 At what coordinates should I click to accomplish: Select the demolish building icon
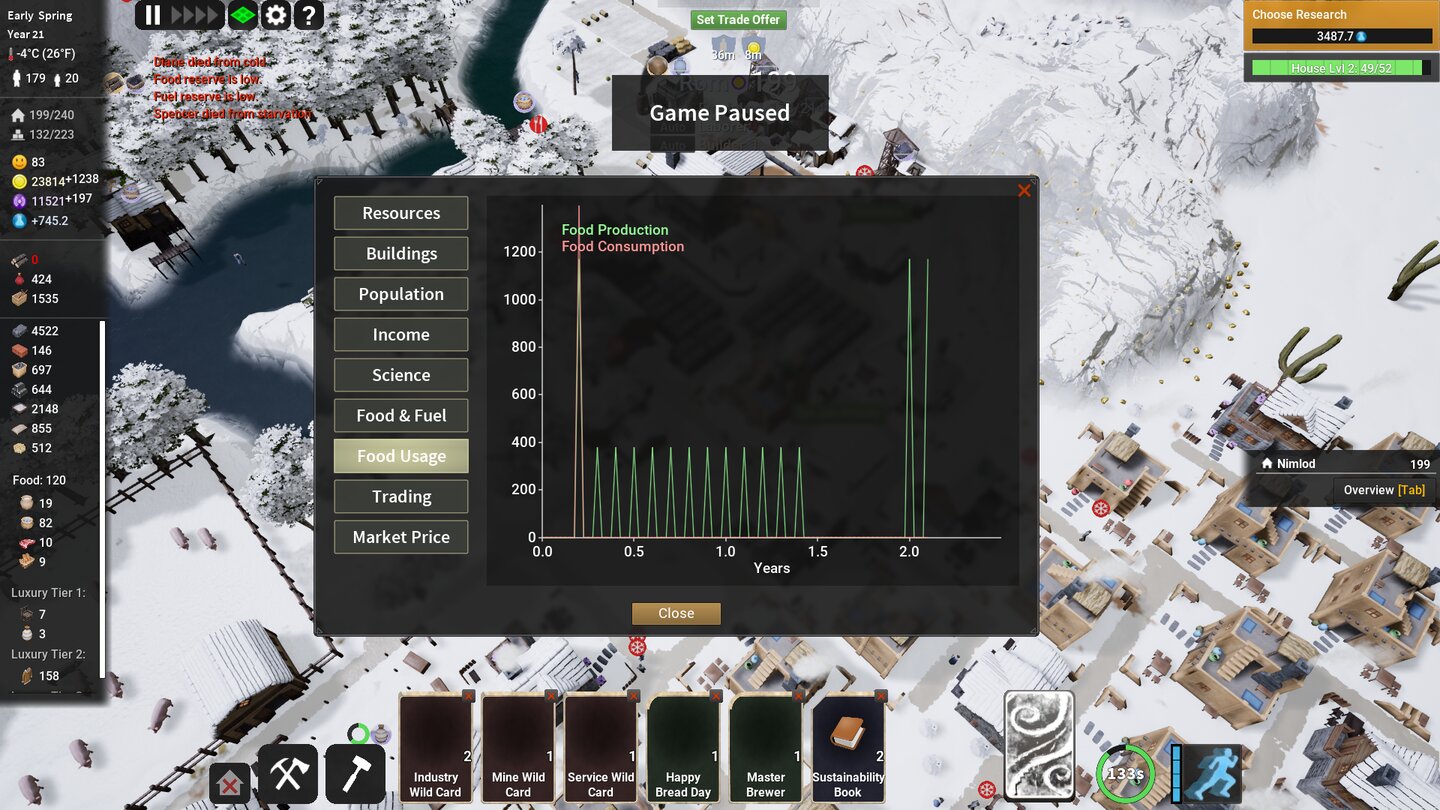point(229,784)
